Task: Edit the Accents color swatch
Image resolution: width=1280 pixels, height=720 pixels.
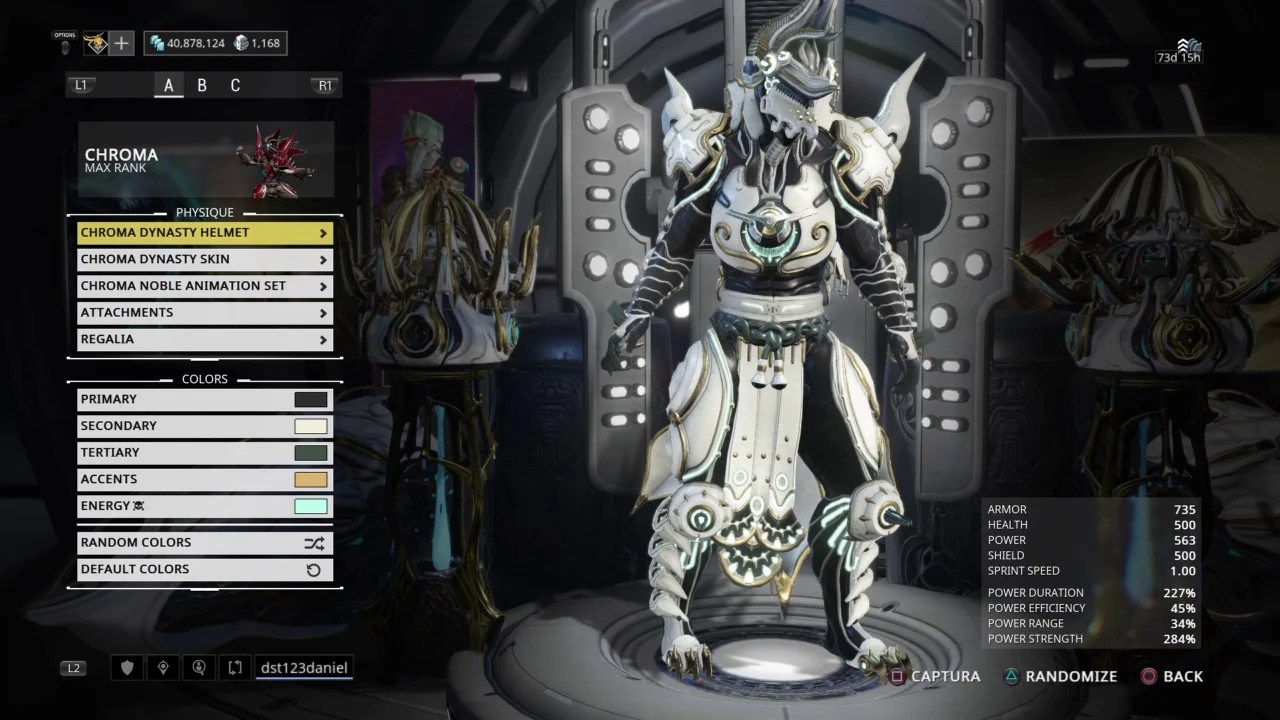Action: (x=311, y=480)
